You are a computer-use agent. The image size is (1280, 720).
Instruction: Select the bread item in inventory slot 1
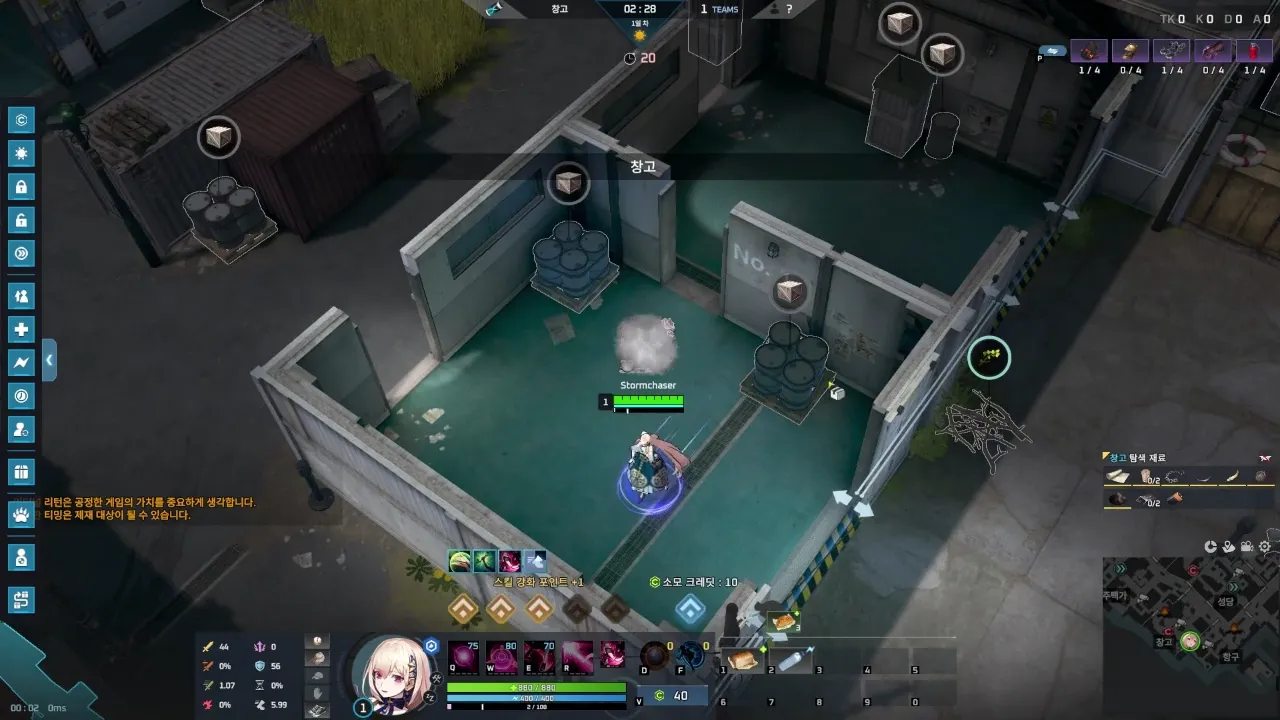(741, 660)
